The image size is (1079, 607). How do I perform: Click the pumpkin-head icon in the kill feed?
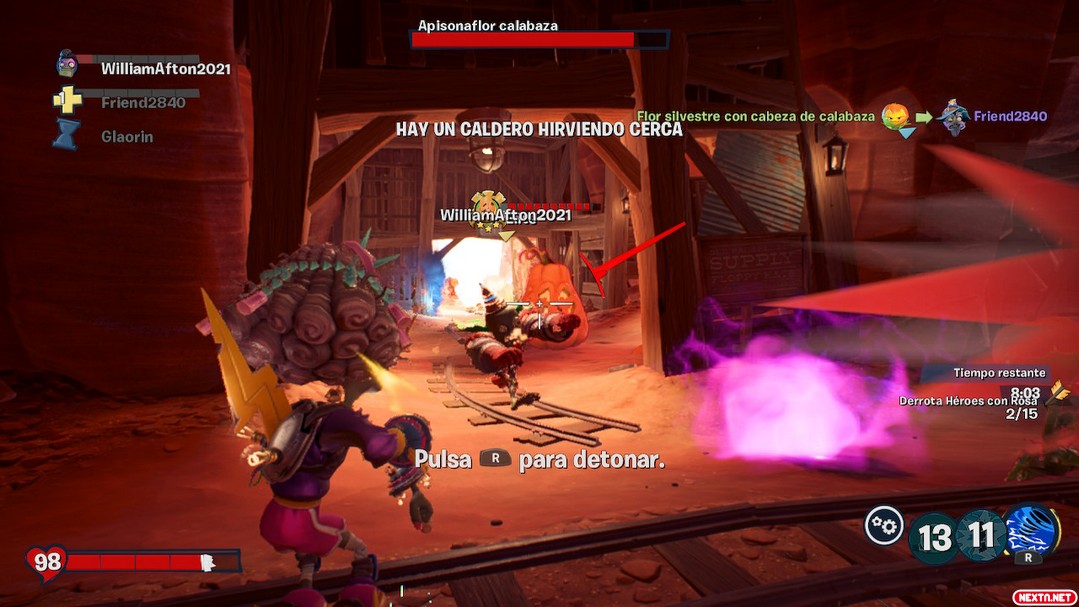point(894,115)
